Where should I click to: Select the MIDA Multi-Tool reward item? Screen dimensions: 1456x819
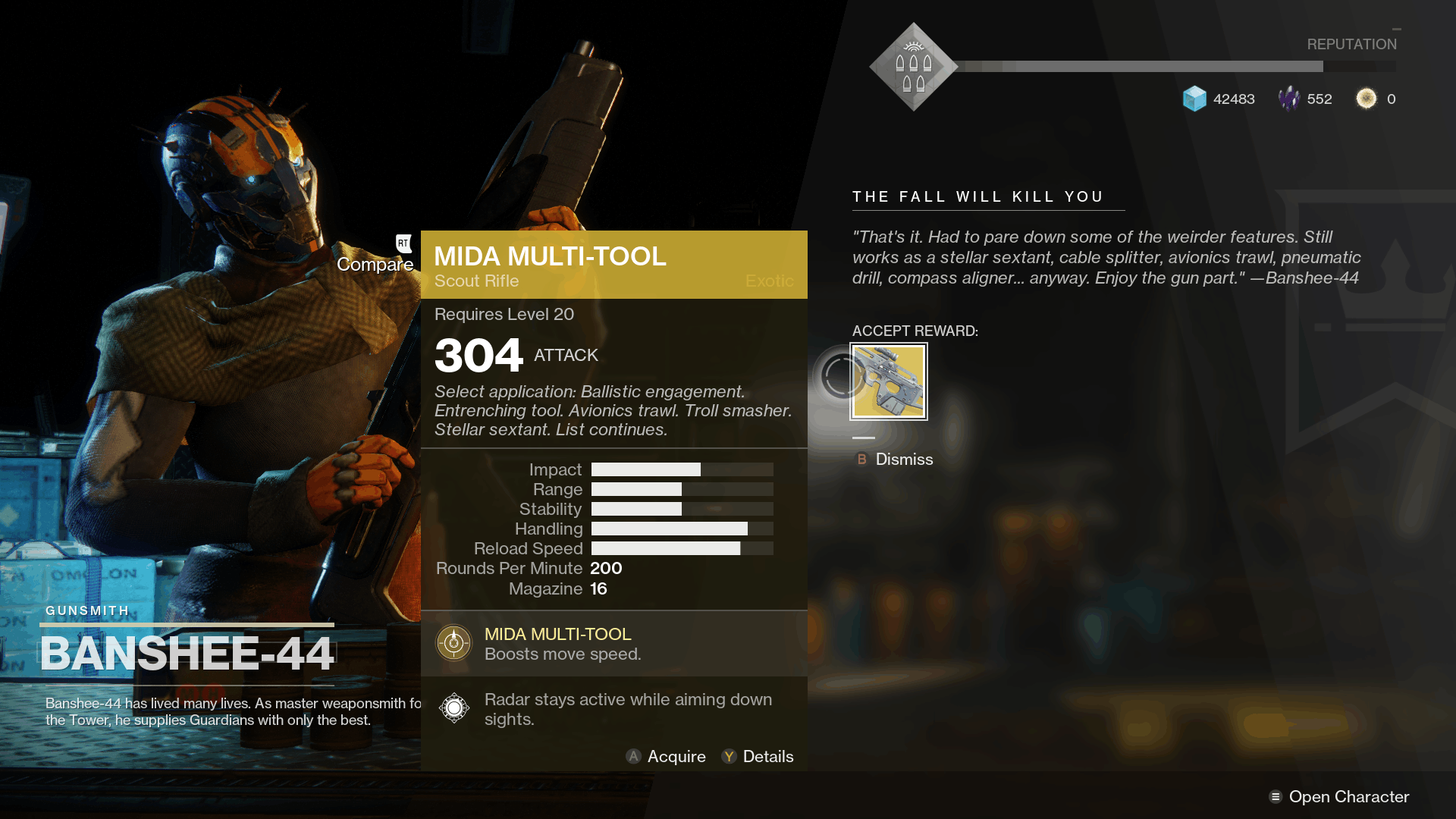[x=889, y=381]
